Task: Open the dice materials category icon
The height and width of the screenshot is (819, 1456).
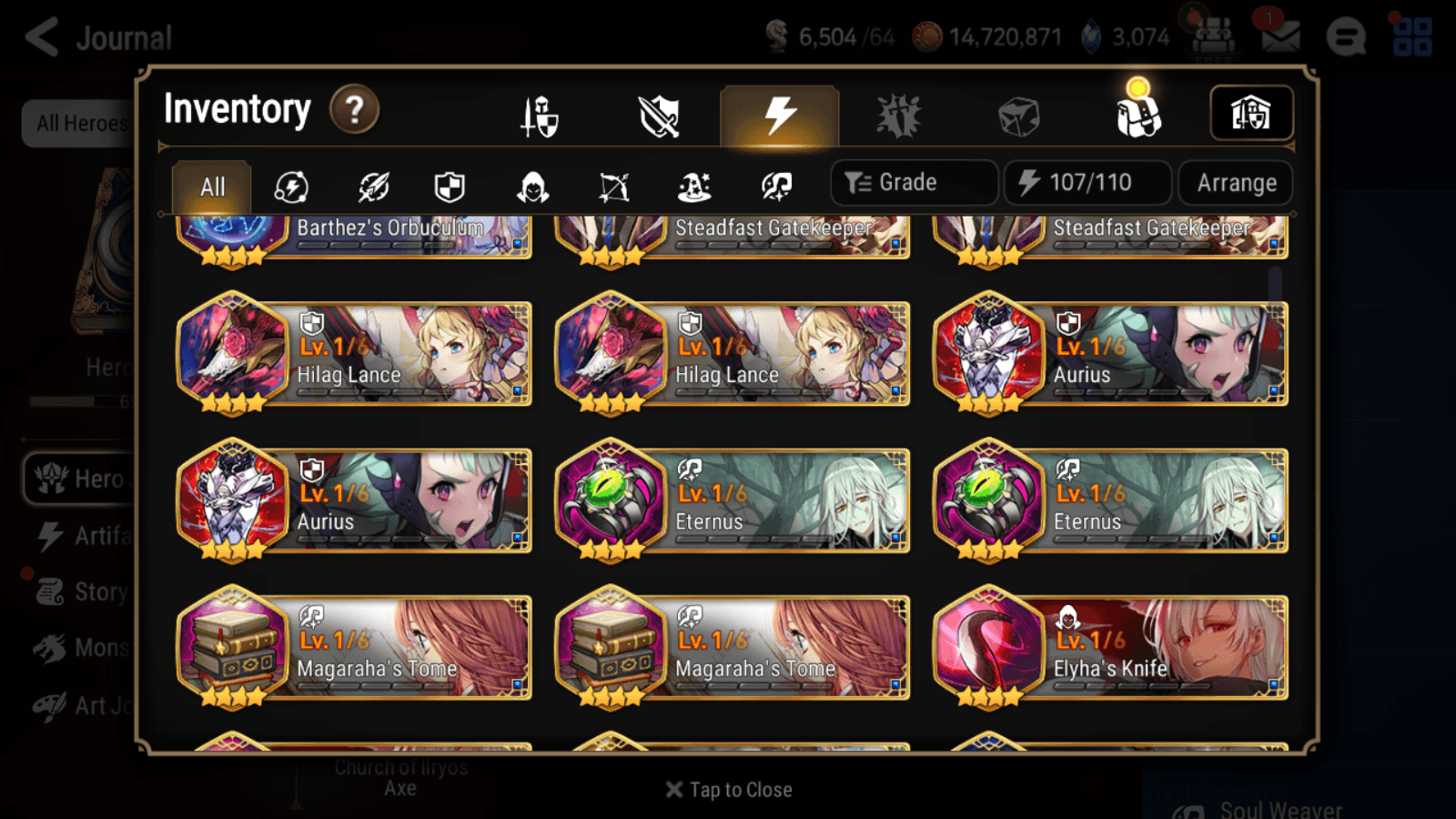Action: tap(1019, 116)
